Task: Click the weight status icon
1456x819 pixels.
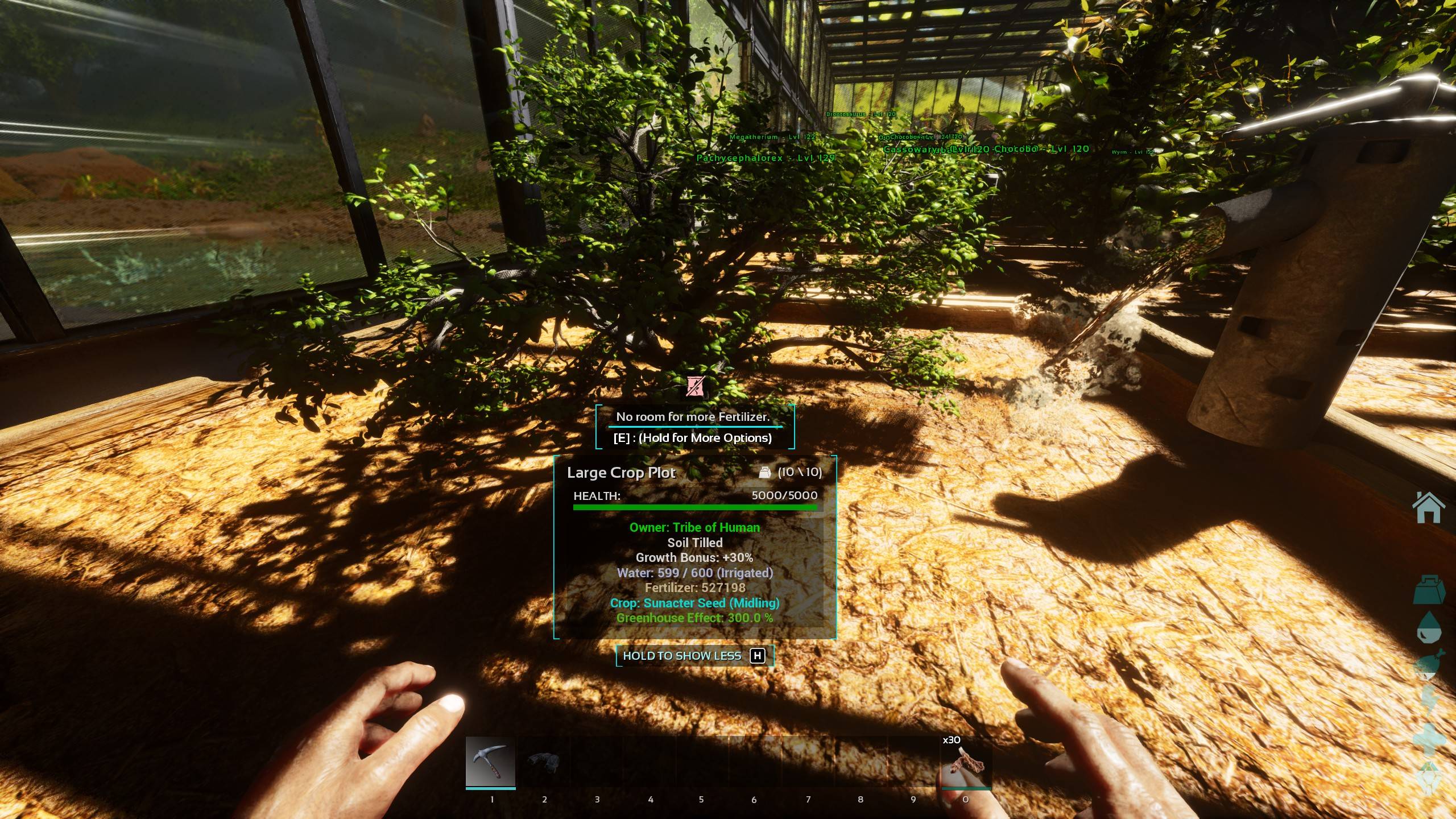Action: pyautogui.click(x=1429, y=590)
